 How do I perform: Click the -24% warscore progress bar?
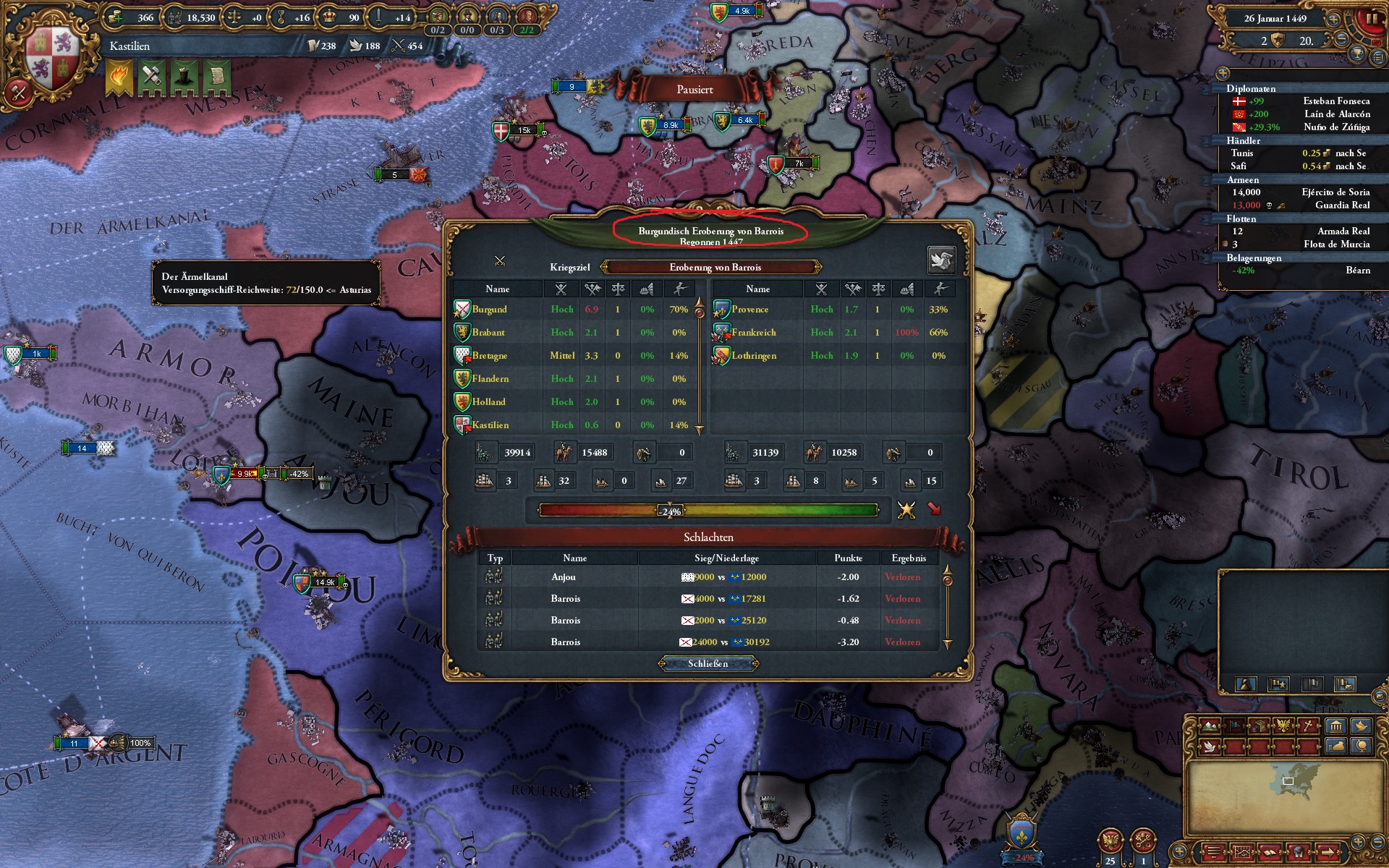tap(669, 510)
